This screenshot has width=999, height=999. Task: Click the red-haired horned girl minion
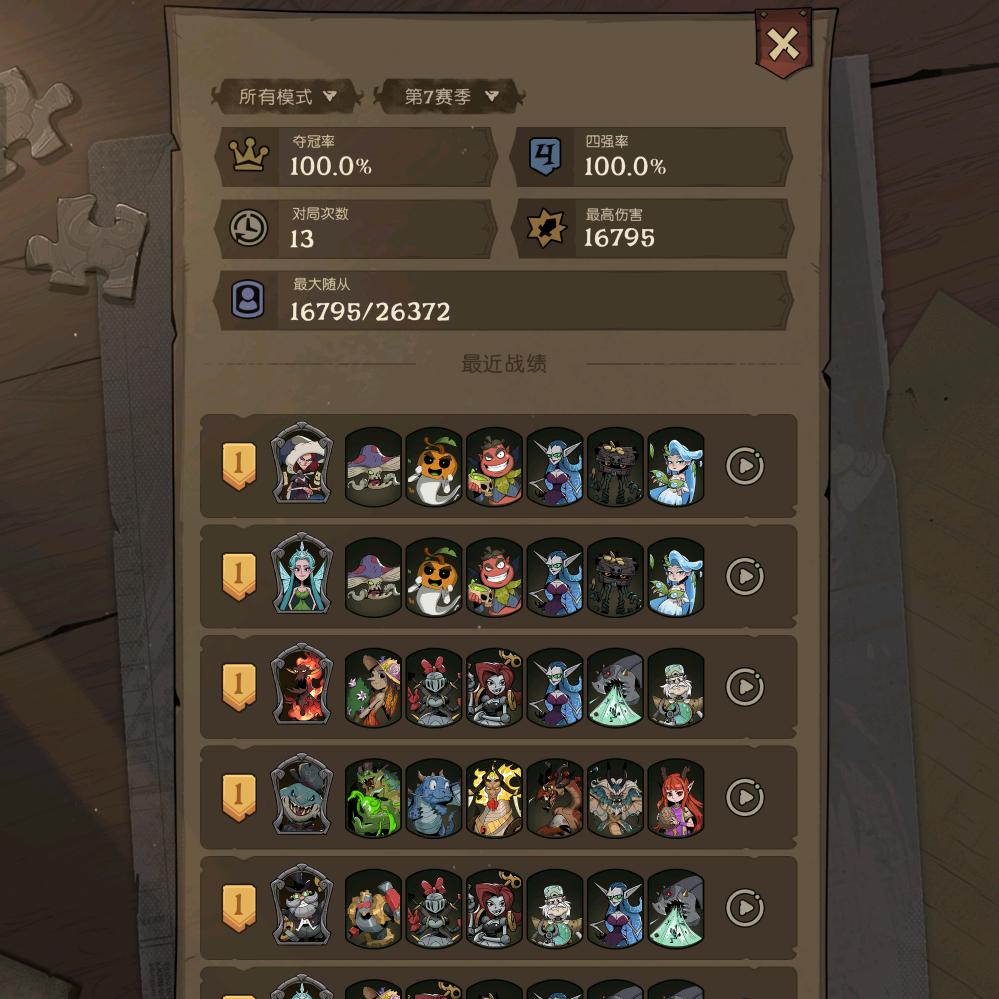pos(676,797)
